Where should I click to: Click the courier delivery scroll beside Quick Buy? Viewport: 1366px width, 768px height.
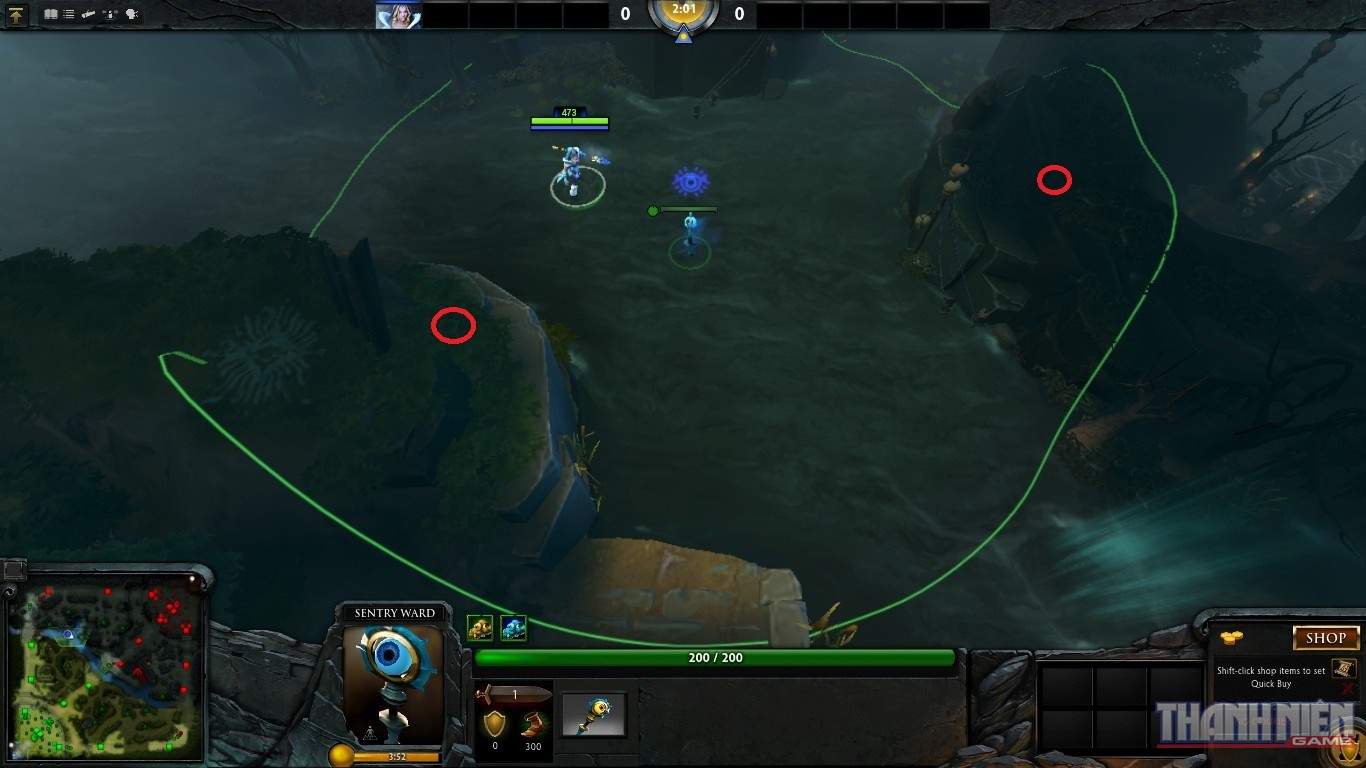click(x=1344, y=668)
